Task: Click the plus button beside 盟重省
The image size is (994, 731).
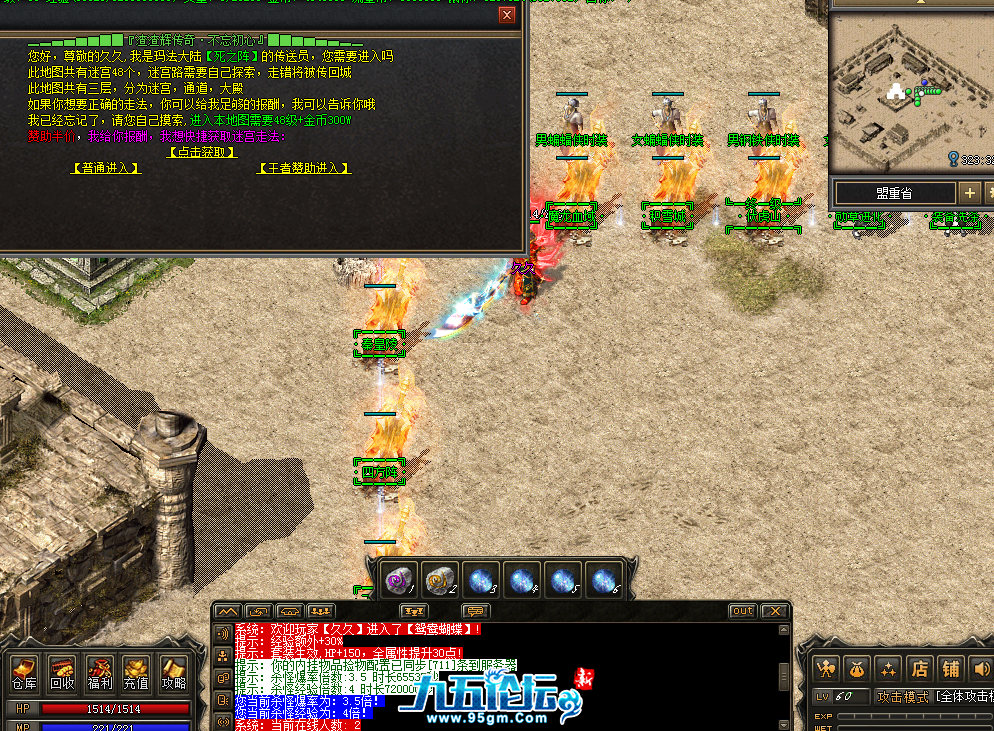Action: point(969,193)
